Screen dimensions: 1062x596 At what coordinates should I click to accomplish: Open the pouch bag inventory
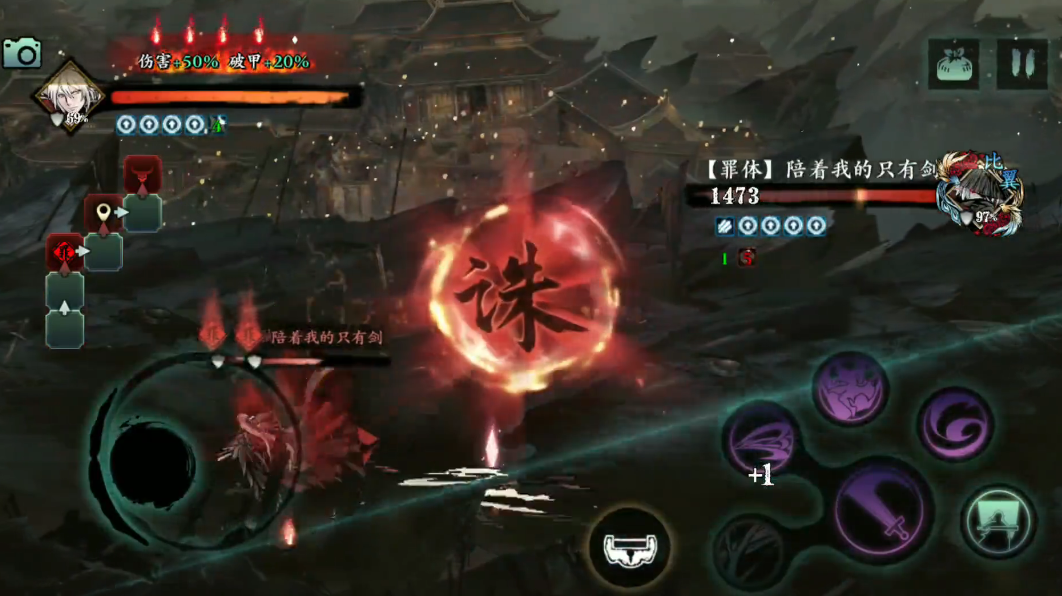click(953, 65)
